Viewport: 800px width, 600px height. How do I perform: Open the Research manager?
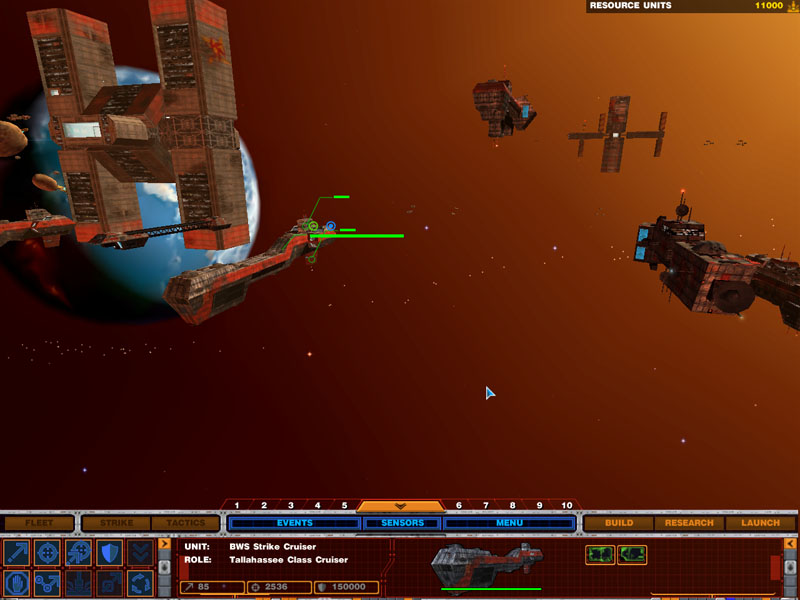coord(689,523)
